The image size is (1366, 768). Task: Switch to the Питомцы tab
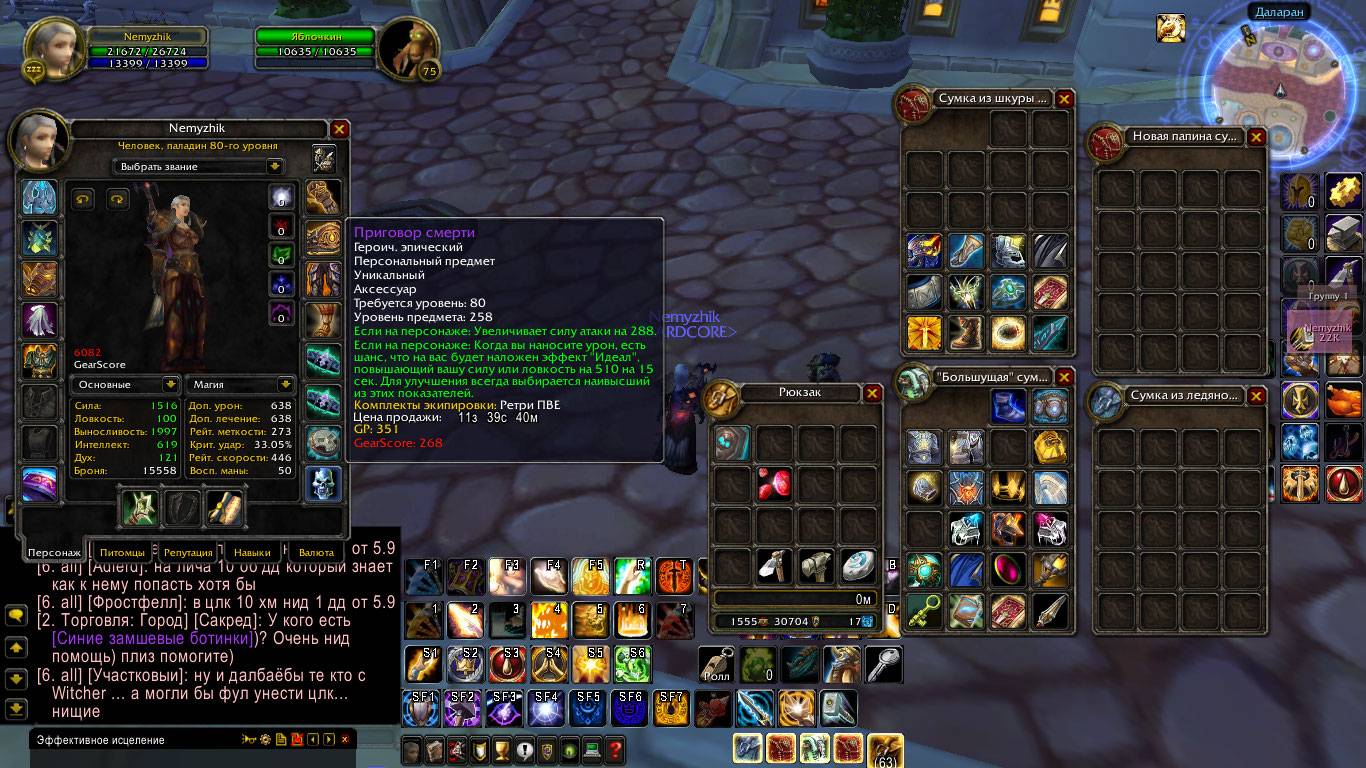122,552
